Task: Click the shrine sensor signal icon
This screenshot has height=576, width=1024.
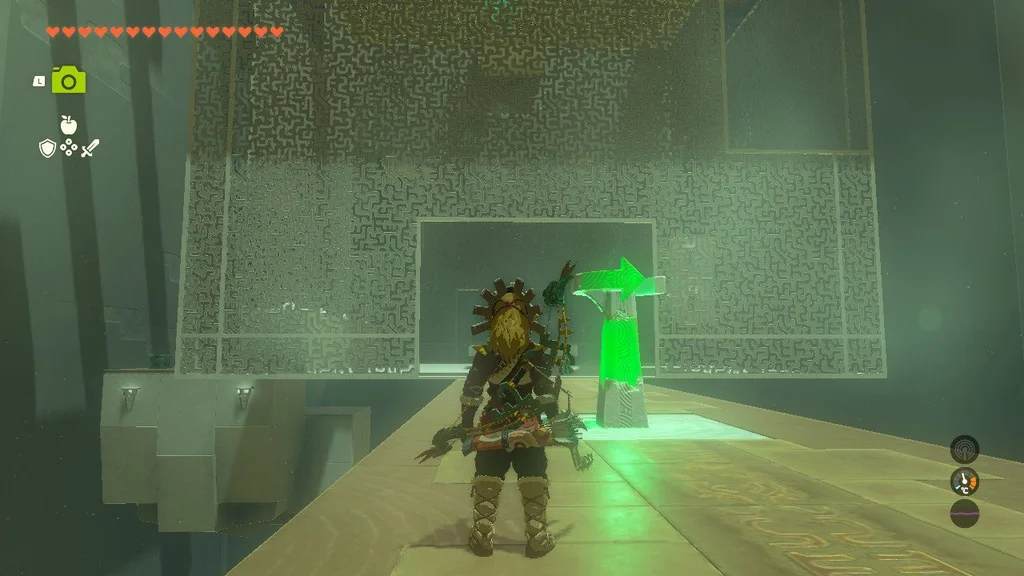Action: point(964,449)
